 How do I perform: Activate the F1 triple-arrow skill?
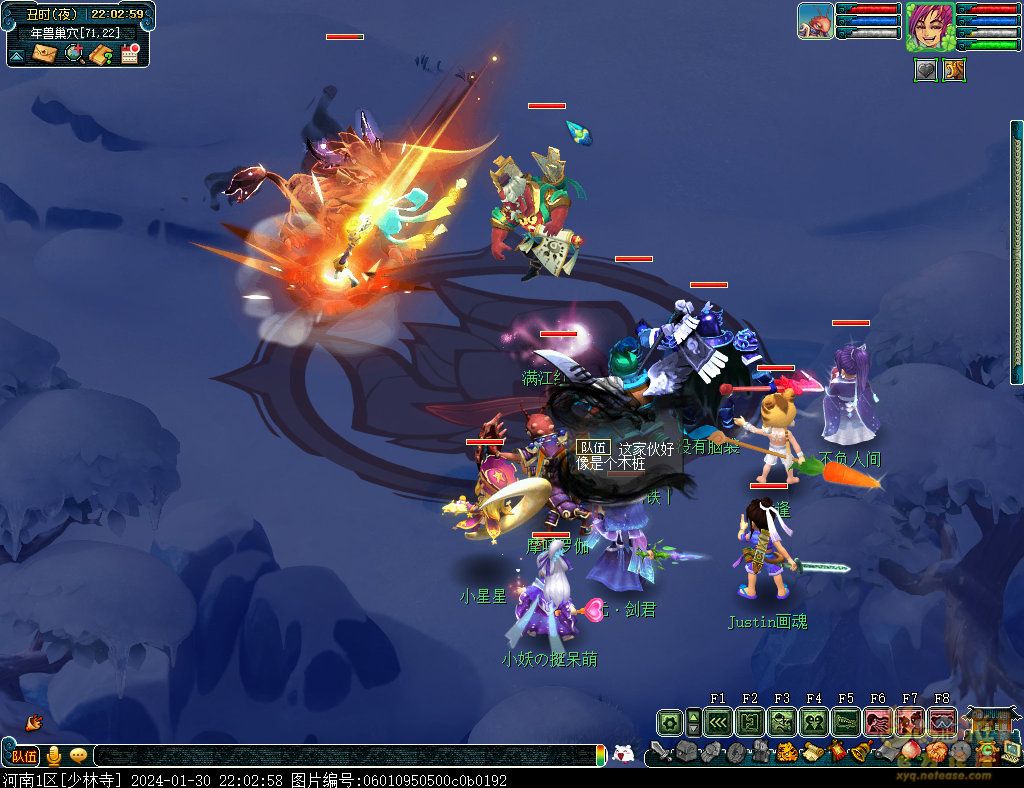point(718,722)
